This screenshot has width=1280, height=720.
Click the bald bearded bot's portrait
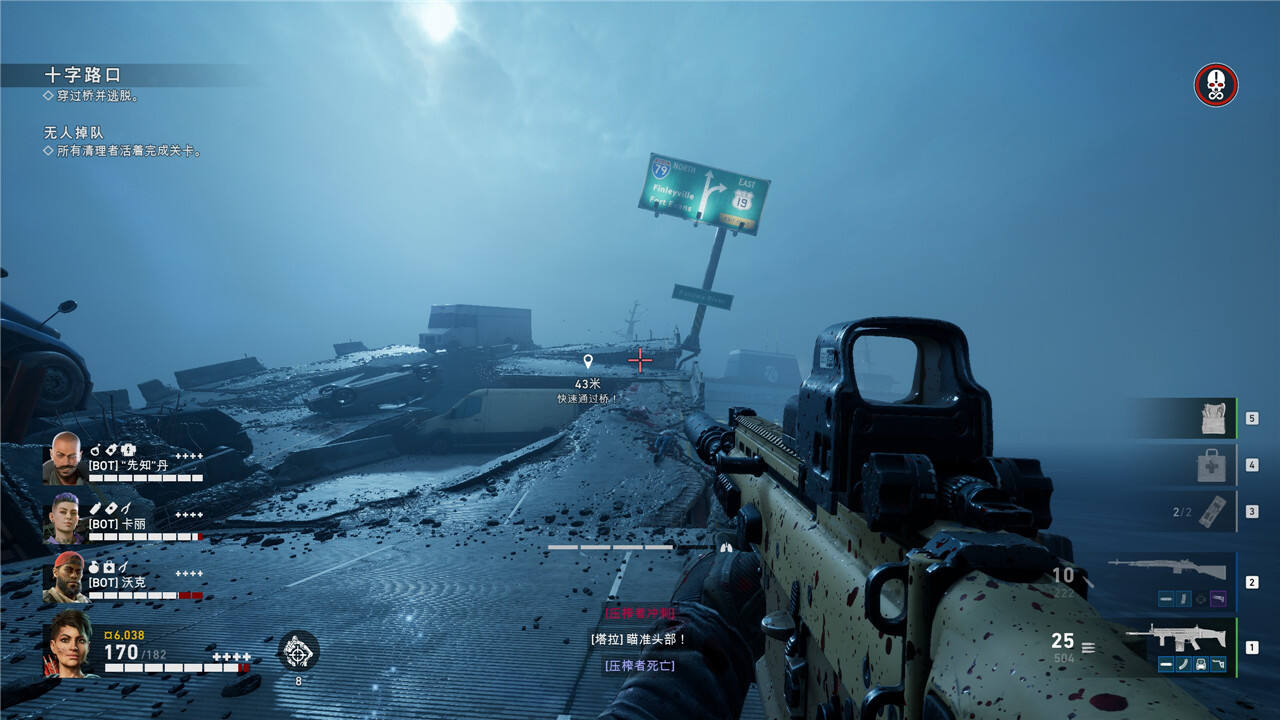65,458
